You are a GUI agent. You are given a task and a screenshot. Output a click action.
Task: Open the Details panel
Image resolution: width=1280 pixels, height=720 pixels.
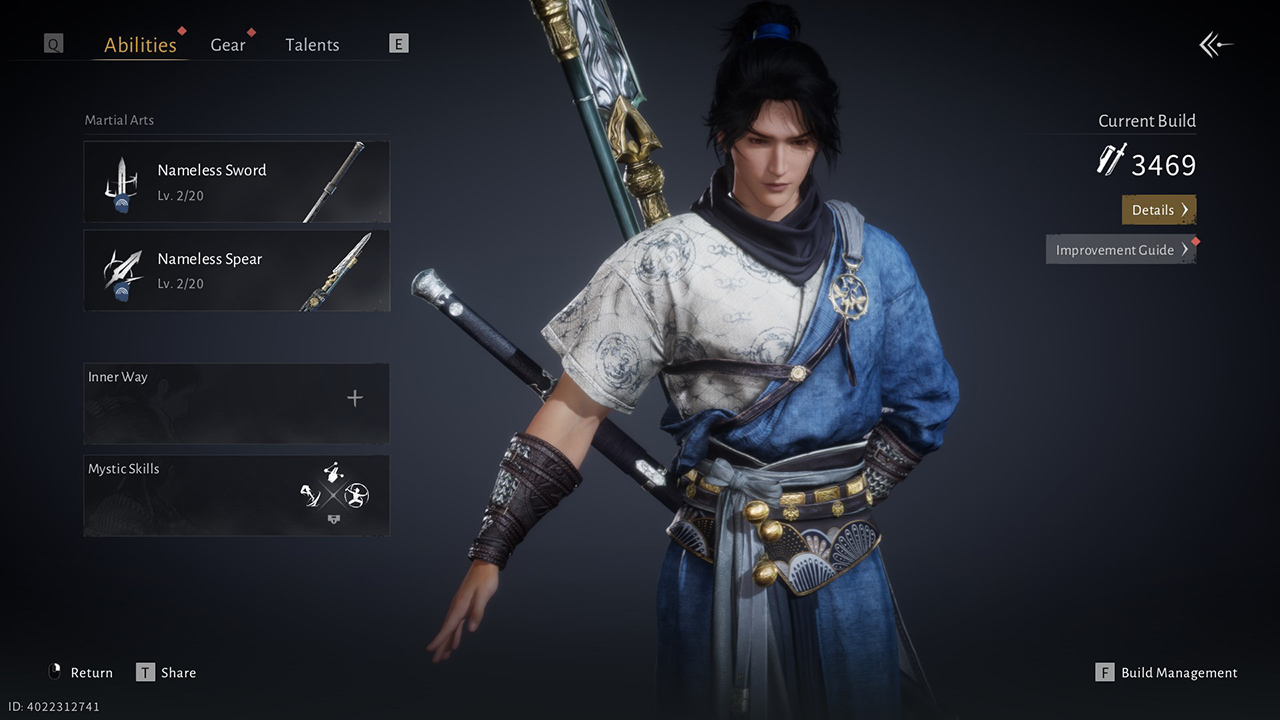click(x=1158, y=209)
